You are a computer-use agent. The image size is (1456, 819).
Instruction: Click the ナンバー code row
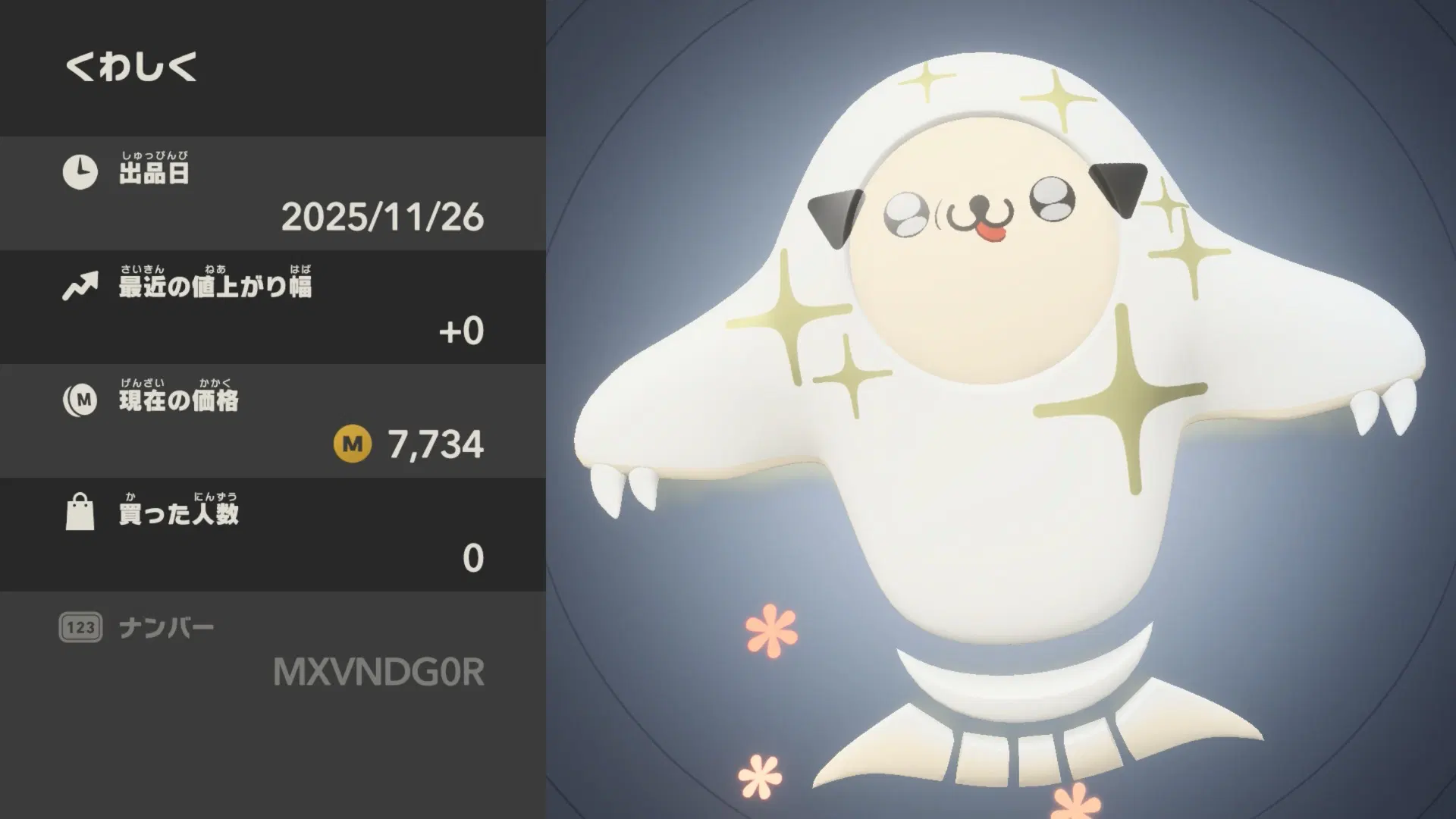click(273, 650)
